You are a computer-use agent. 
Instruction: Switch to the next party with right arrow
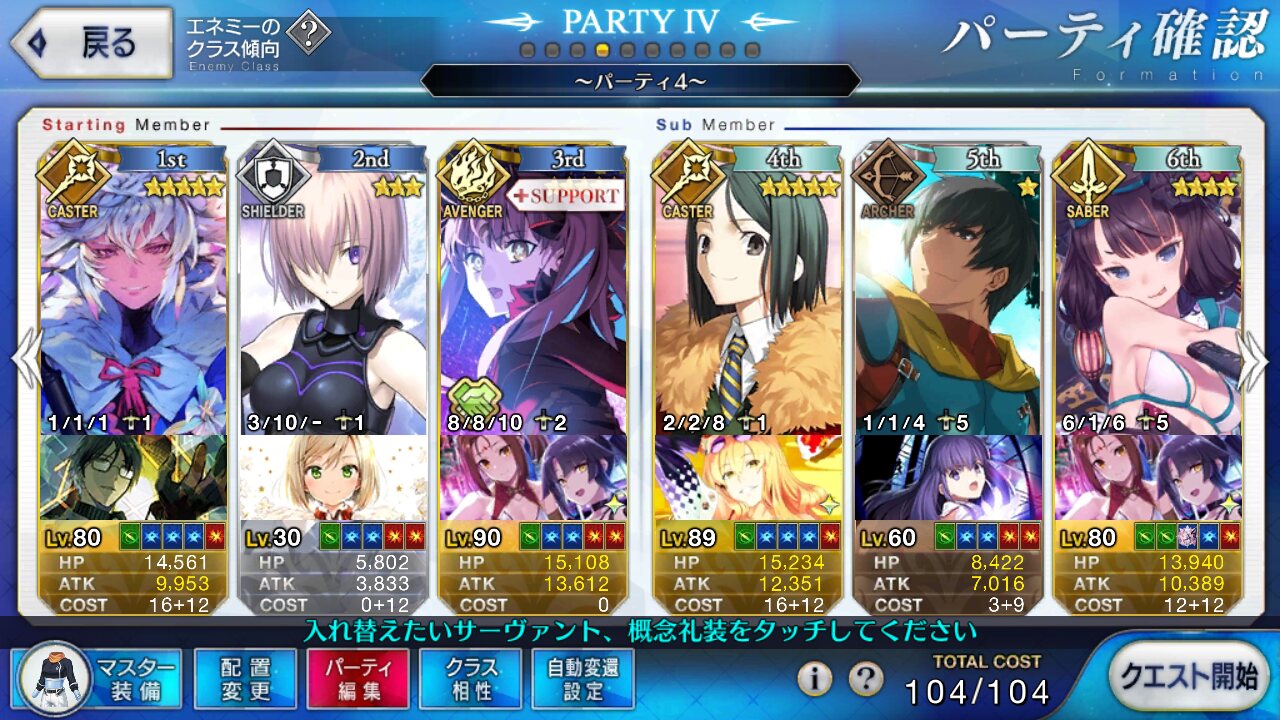(x=1254, y=357)
